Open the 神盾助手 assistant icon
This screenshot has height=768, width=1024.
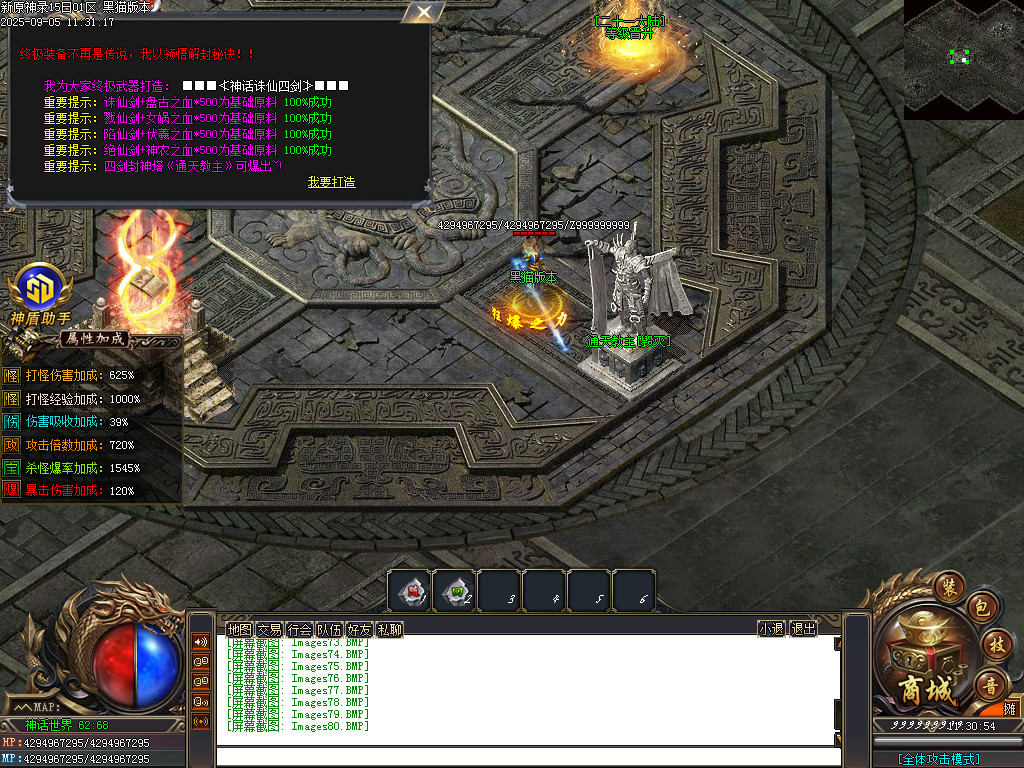point(40,290)
